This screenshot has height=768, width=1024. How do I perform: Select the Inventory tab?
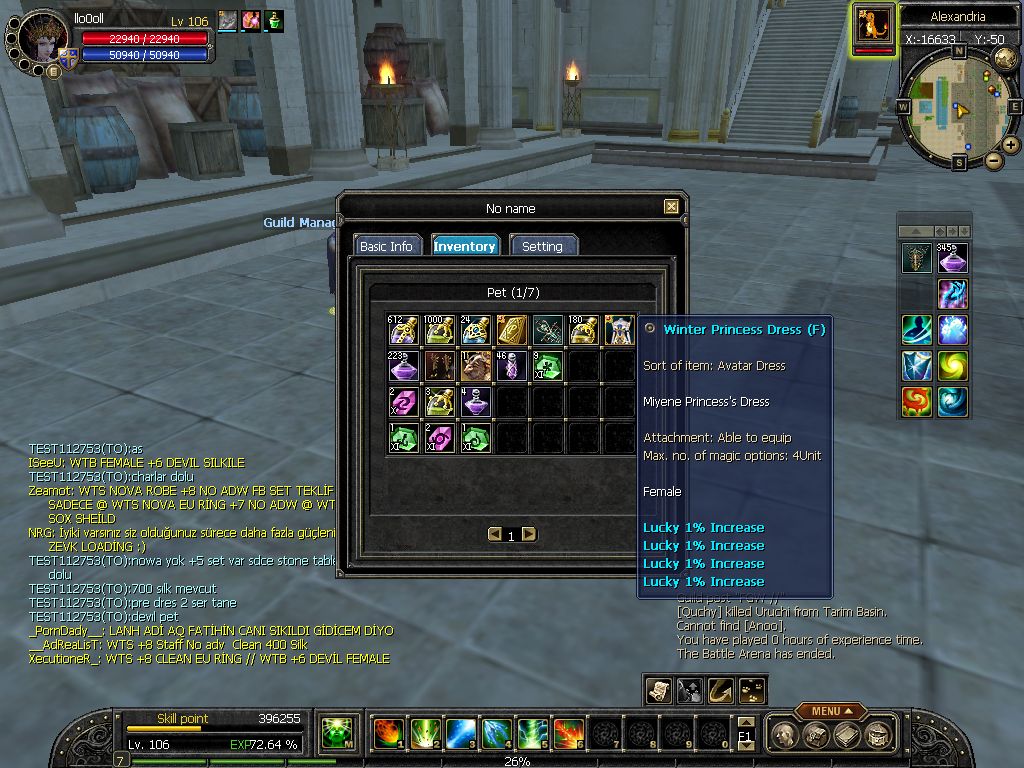coord(464,246)
